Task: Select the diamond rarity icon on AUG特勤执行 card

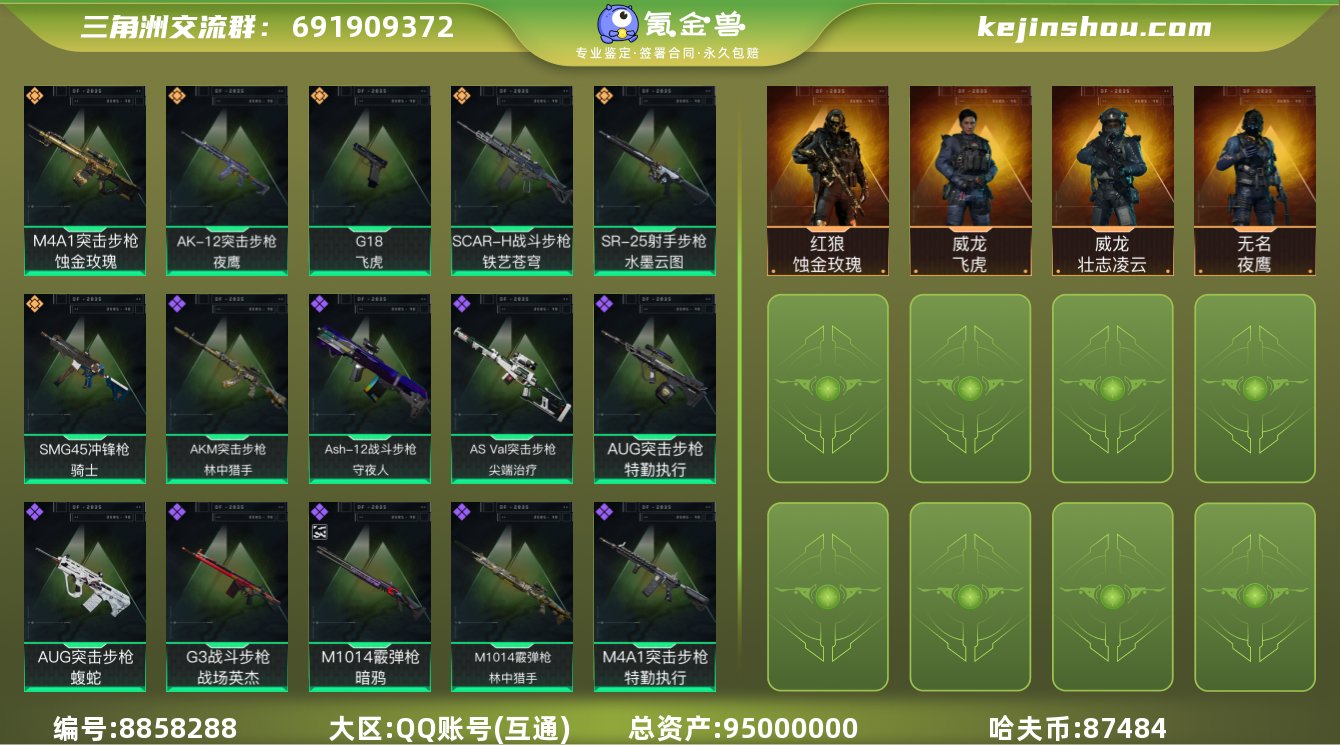Action: (602, 305)
